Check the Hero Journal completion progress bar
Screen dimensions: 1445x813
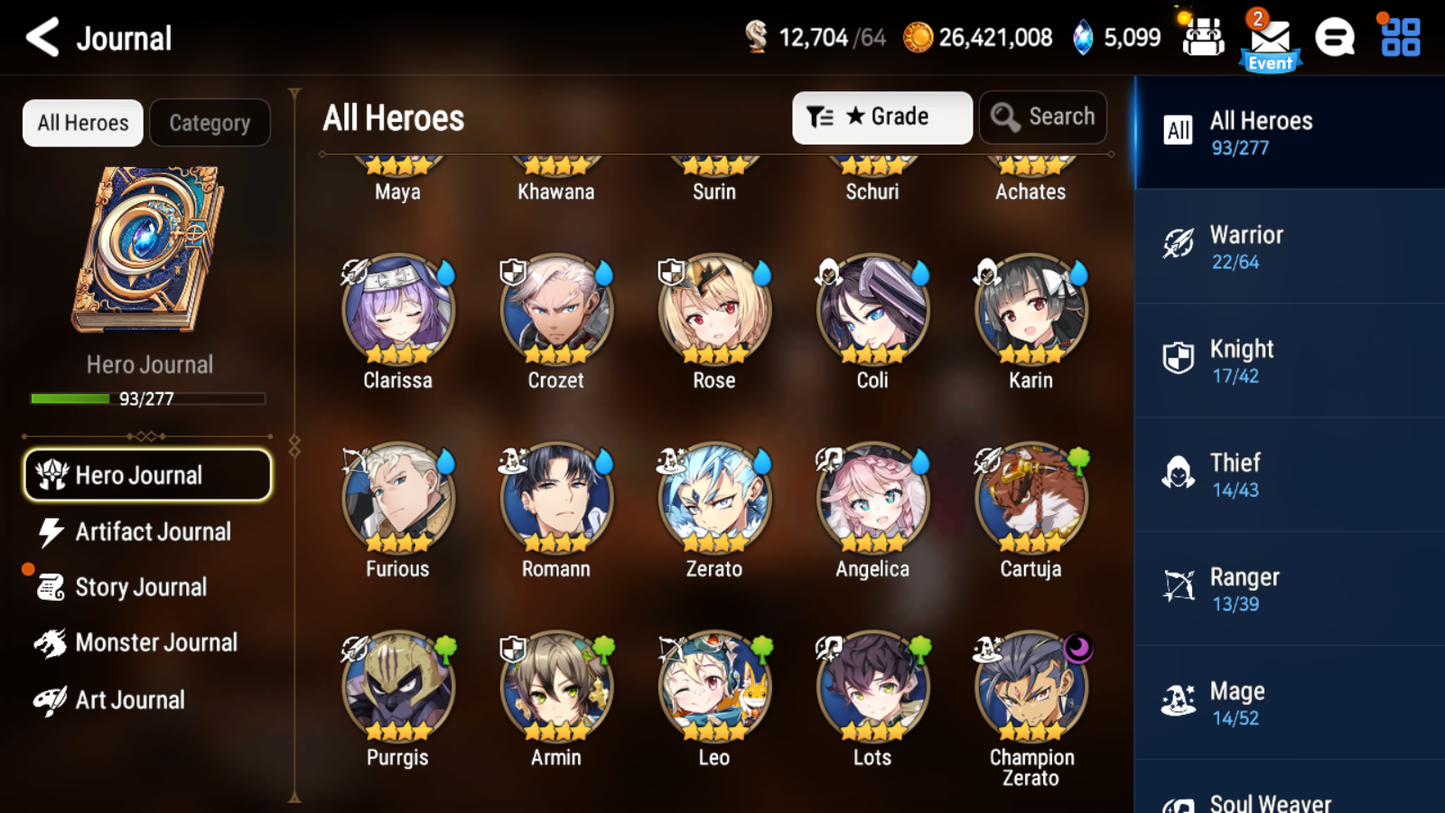150,398
